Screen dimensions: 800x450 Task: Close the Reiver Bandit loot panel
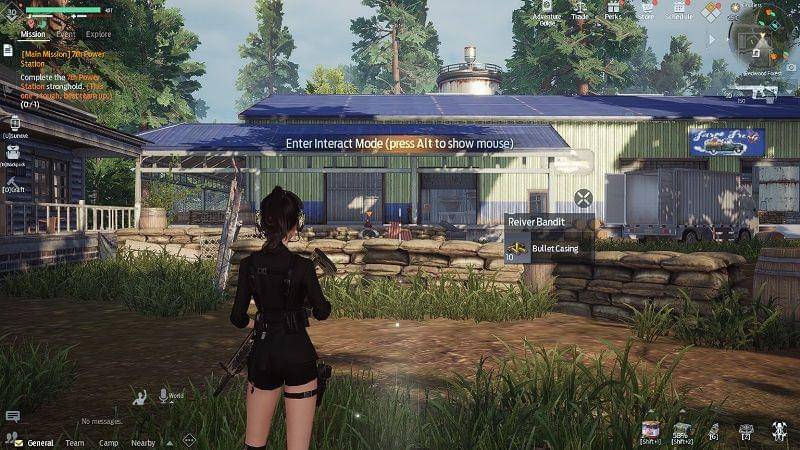[x=584, y=197]
